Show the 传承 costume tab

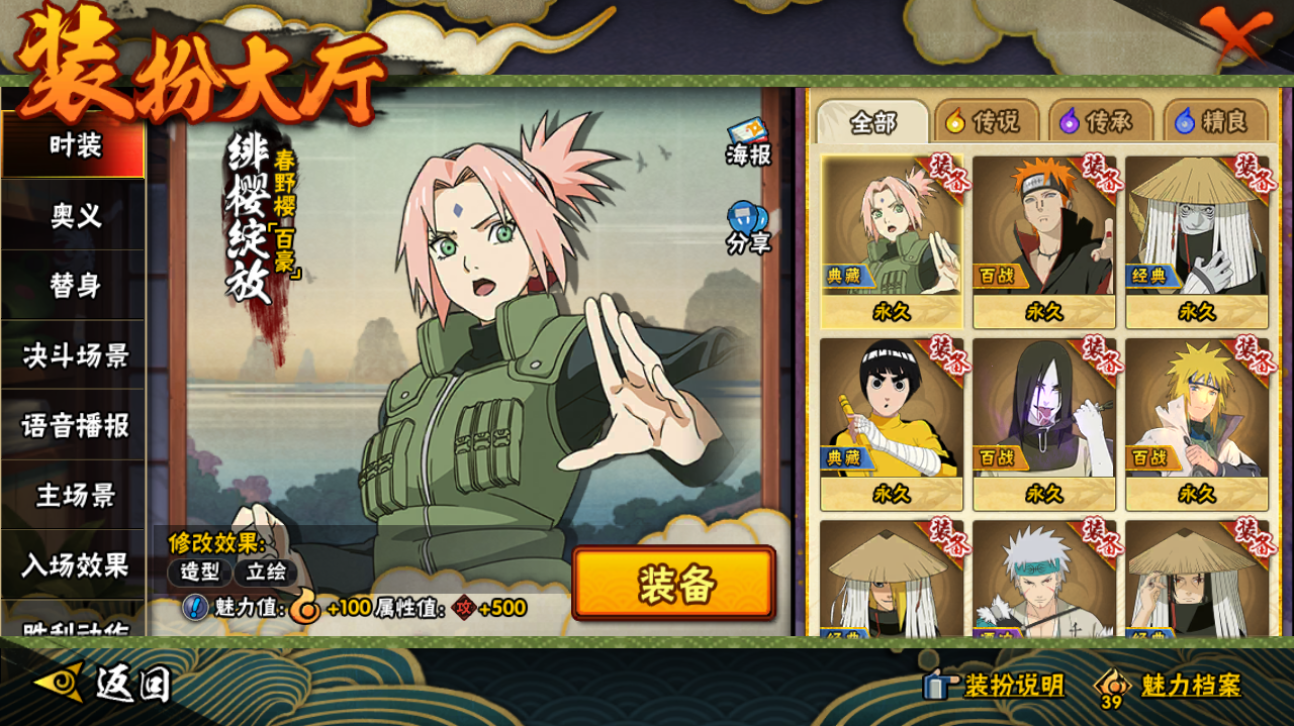point(1097,122)
